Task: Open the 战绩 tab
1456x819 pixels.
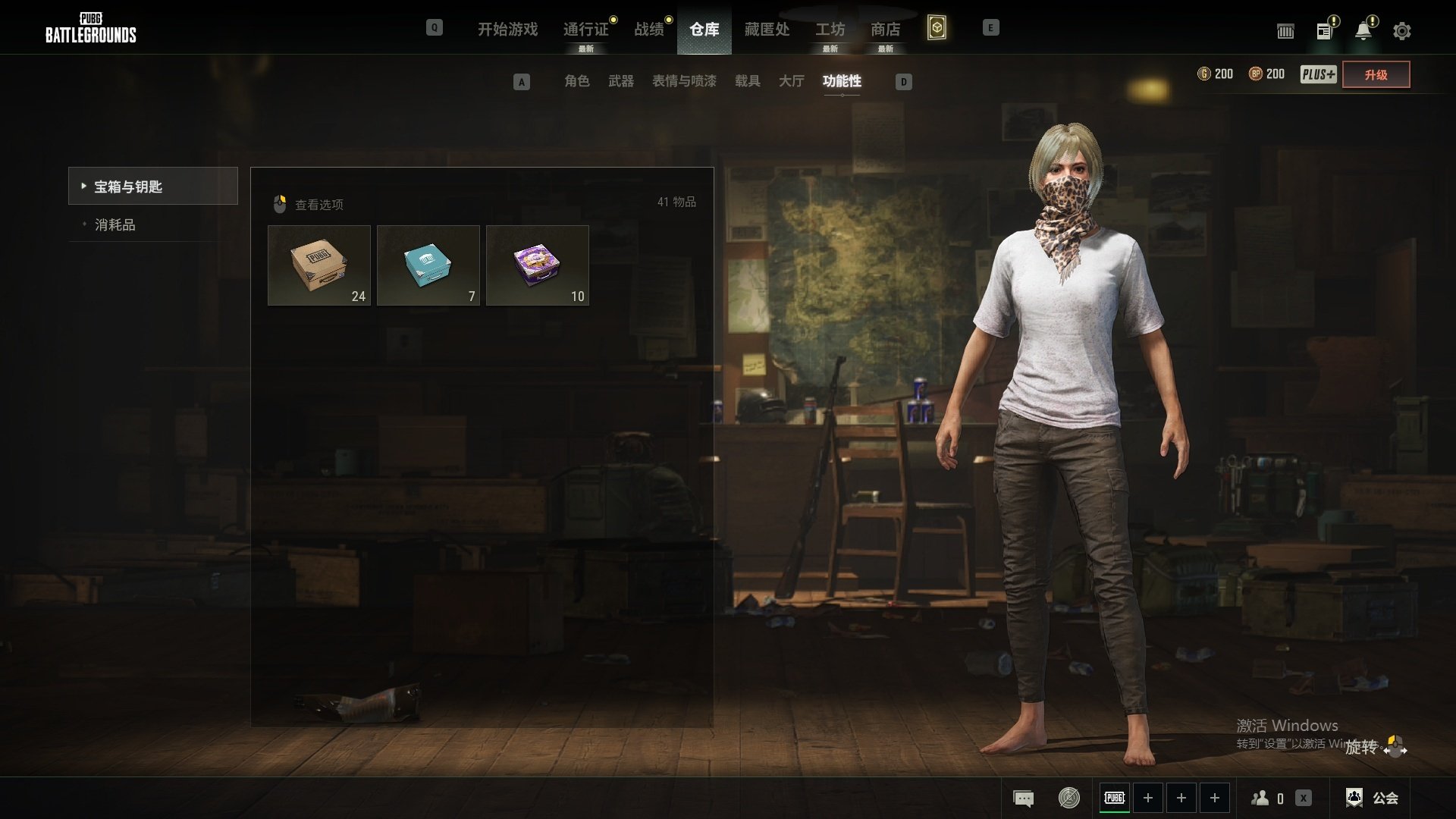Action: [649, 30]
